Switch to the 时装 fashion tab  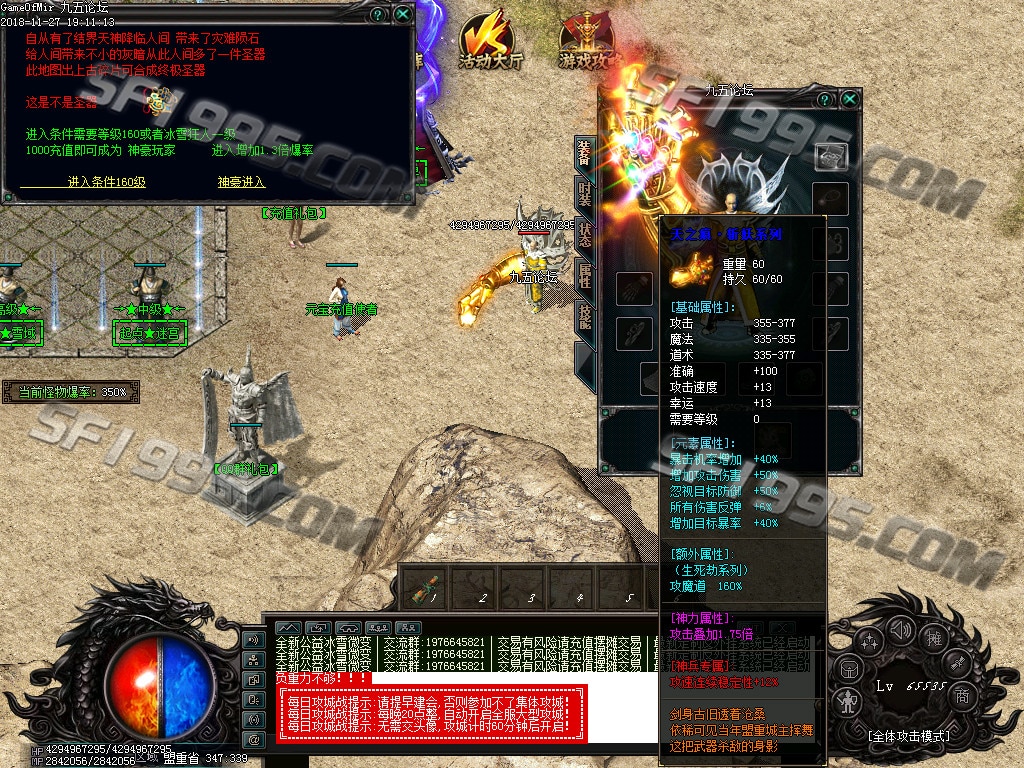coord(585,192)
